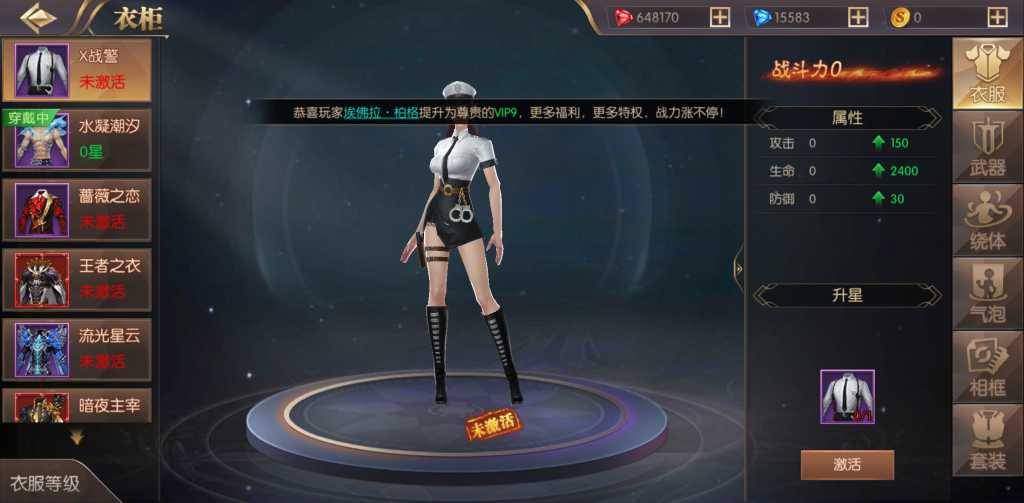
Task: Choose the 水凝潮汐 outfit
Action: (77, 140)
